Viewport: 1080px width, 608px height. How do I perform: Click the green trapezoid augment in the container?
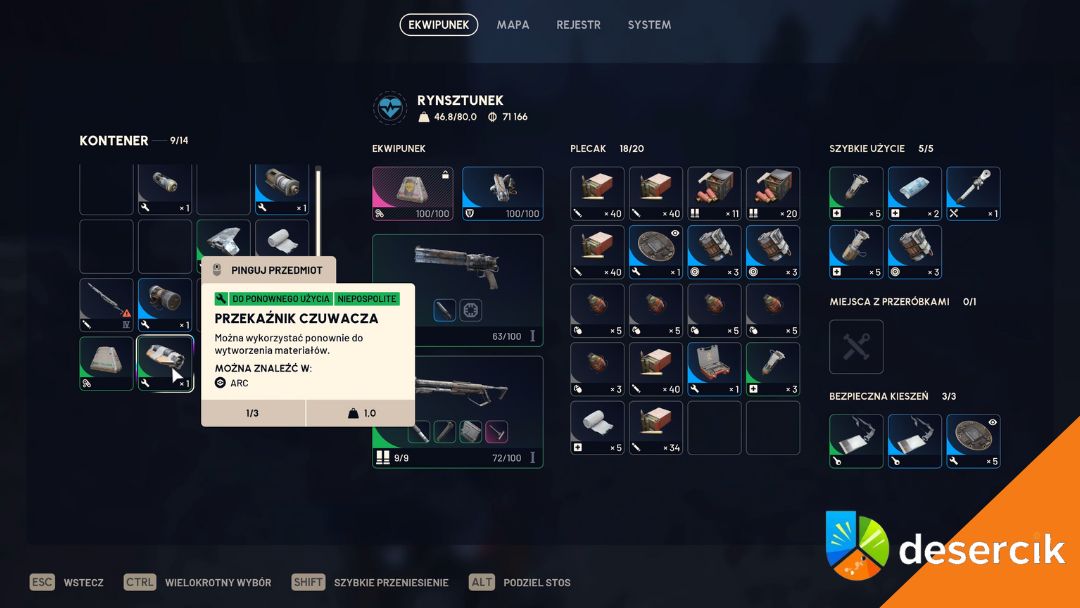(106, 363)
